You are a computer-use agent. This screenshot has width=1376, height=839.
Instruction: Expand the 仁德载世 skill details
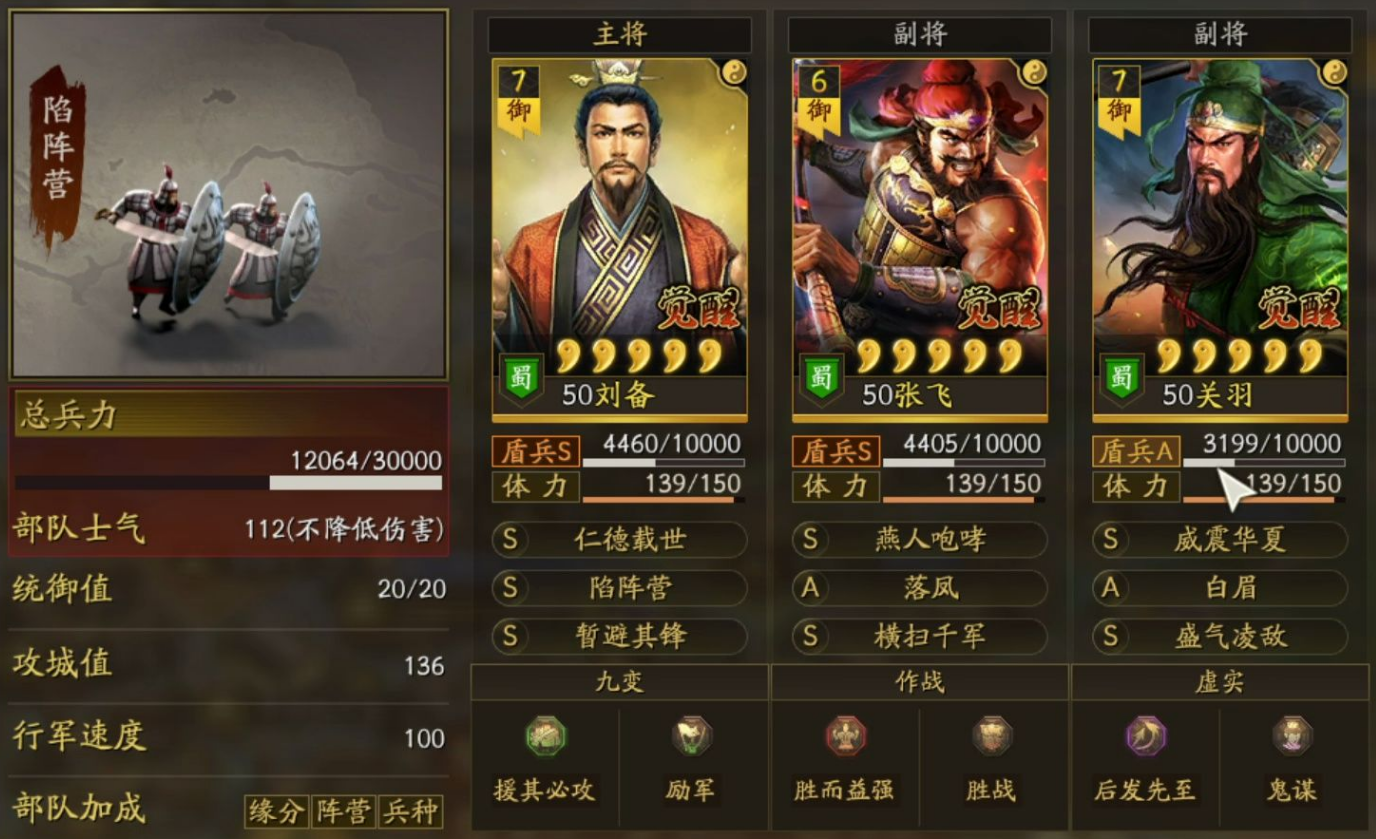(620, 540)
